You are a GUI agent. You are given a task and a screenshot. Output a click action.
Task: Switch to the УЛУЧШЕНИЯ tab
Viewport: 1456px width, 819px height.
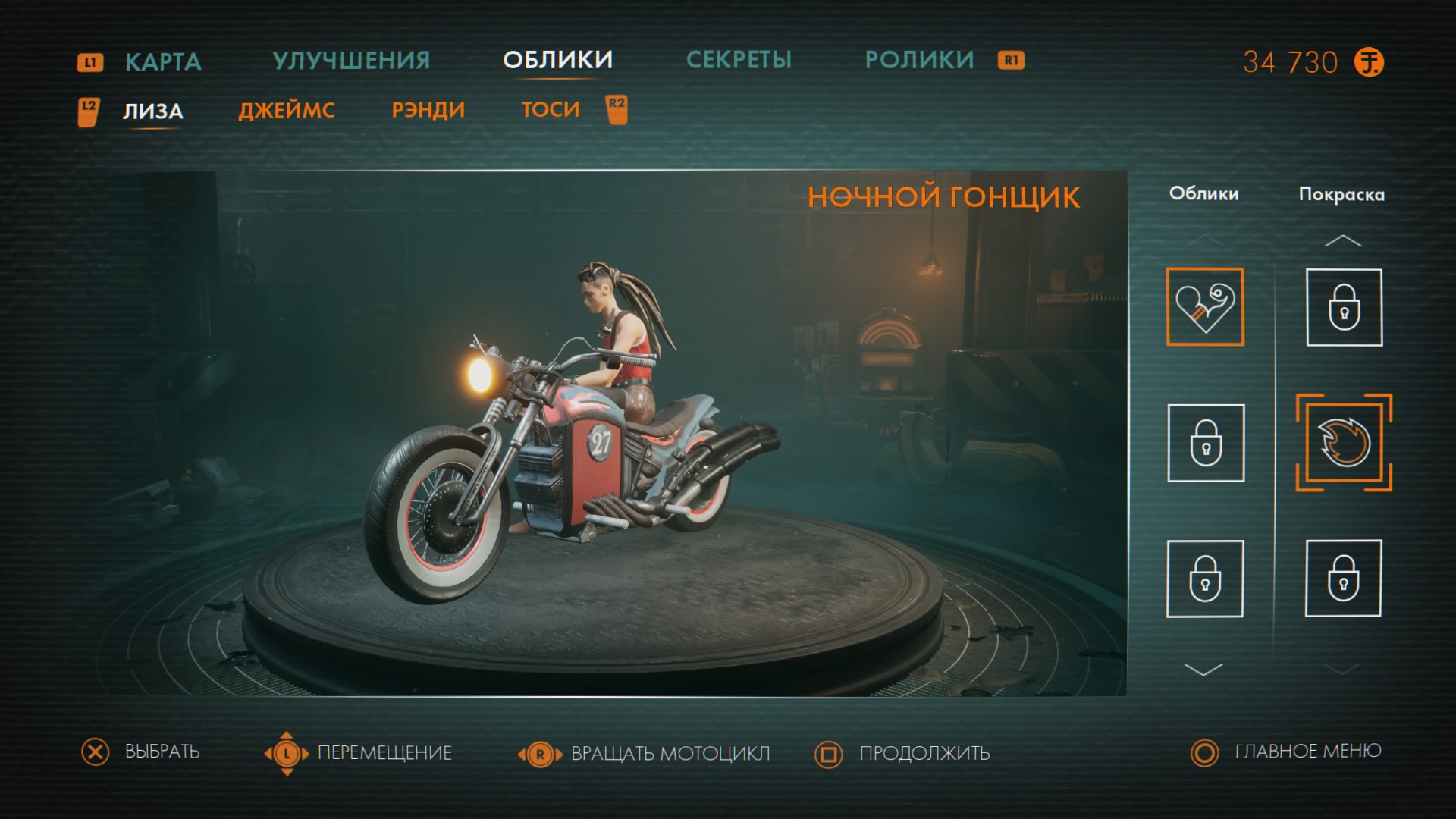351,61
